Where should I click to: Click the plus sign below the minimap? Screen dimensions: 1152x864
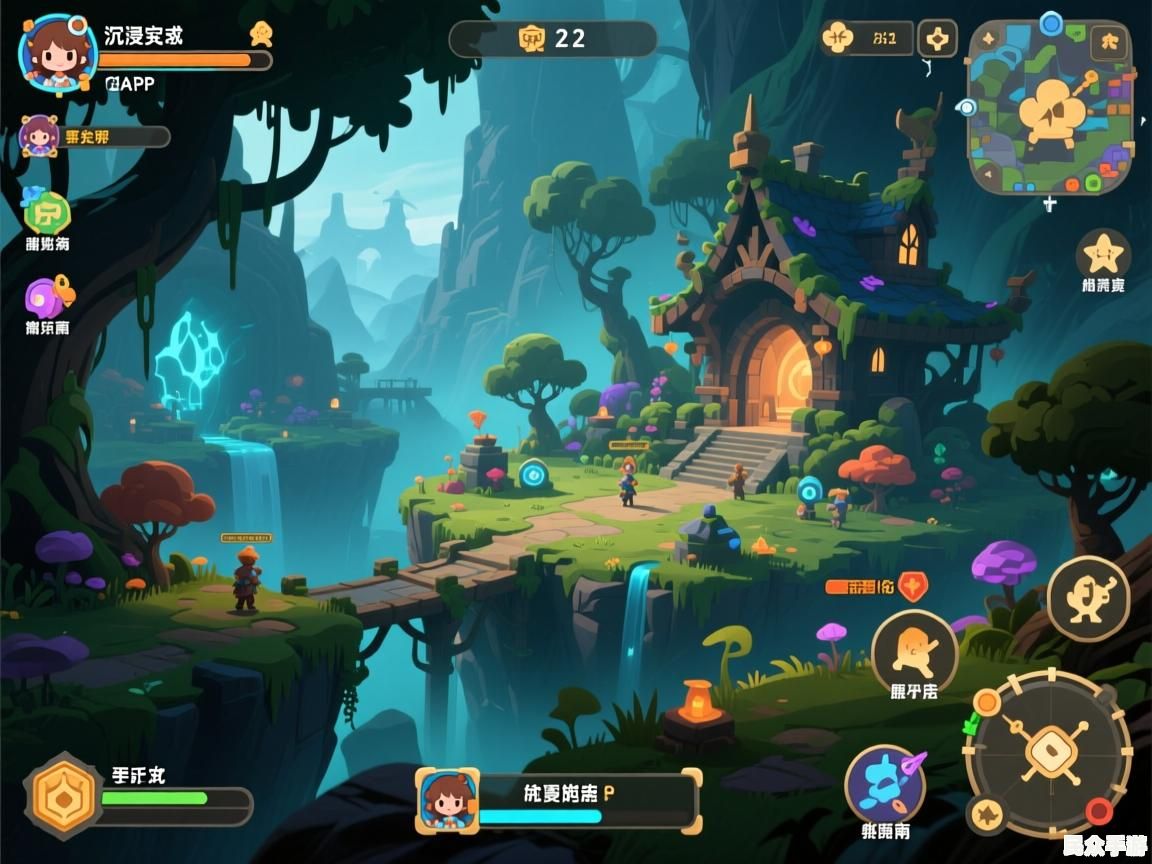pos(1049,205)
